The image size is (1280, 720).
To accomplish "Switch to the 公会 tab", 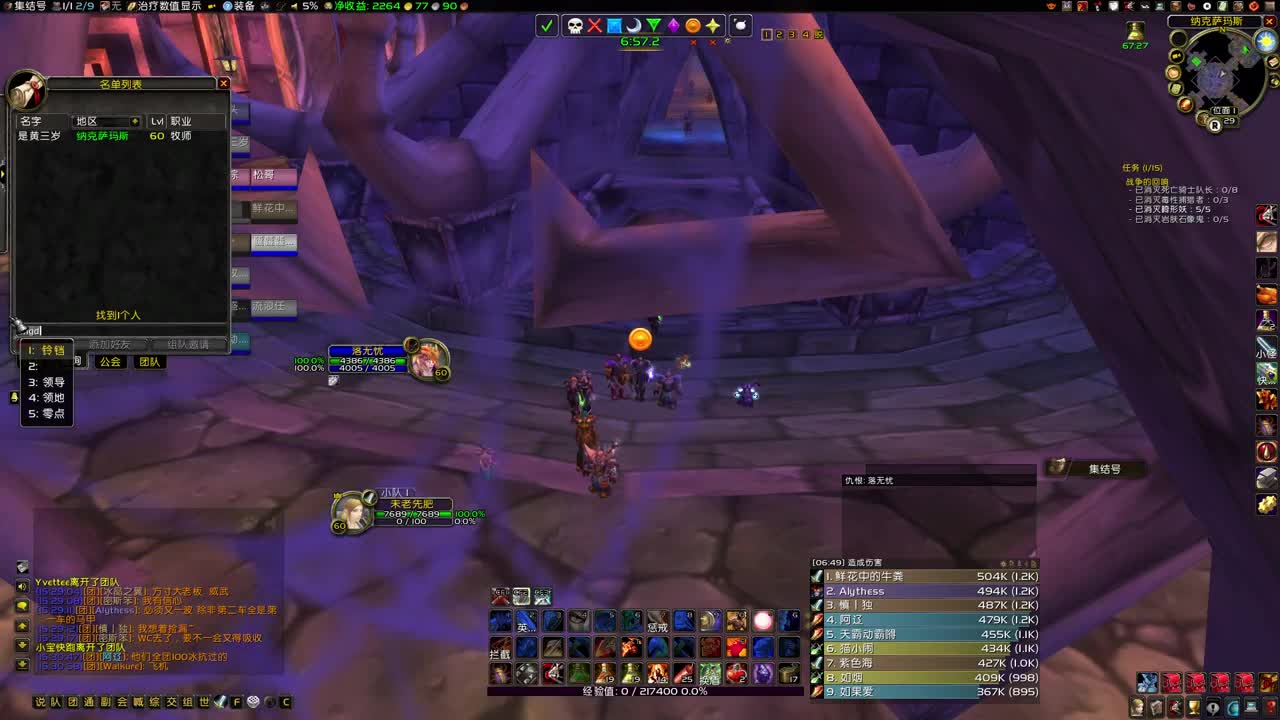I will click(108, 361).
